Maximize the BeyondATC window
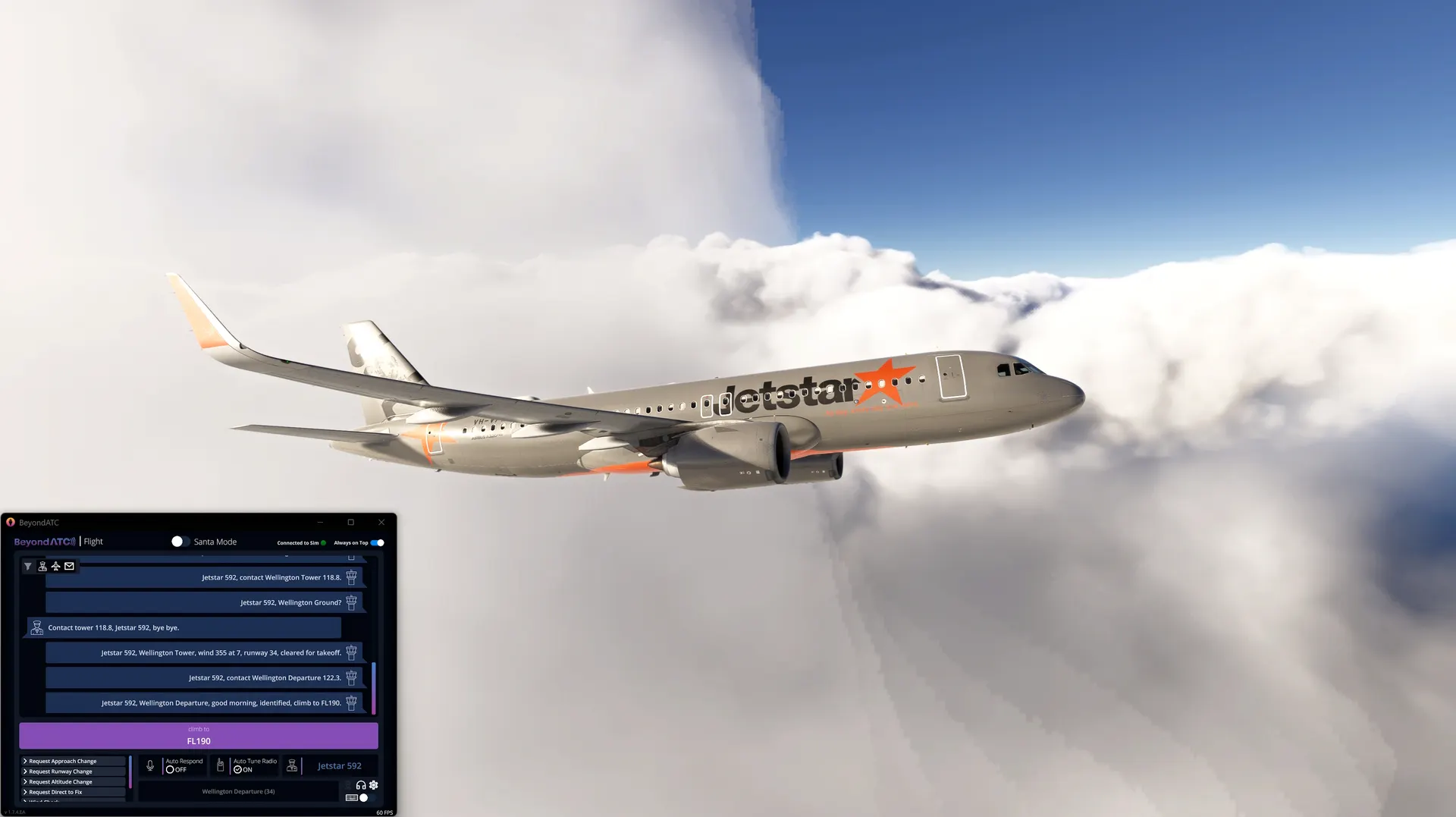 (350, 523)
